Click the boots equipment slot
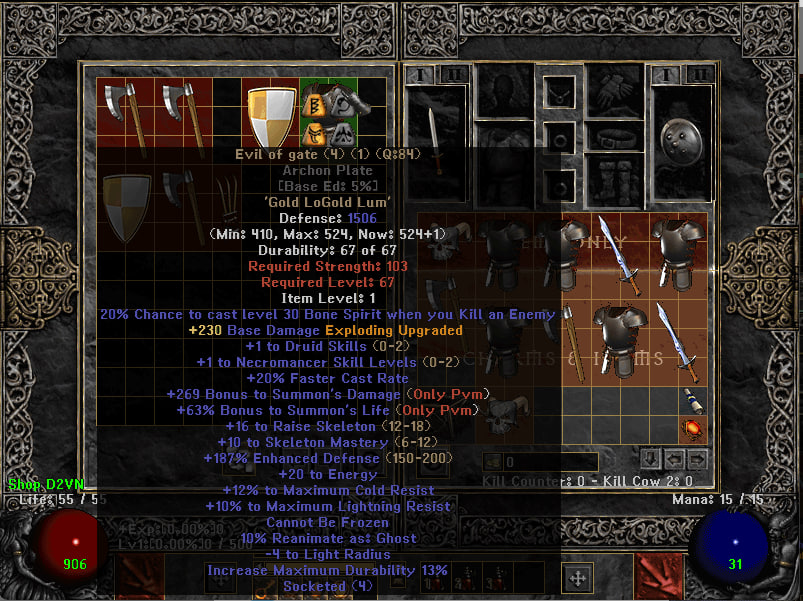Screen dimensions: 803x601 613,181
